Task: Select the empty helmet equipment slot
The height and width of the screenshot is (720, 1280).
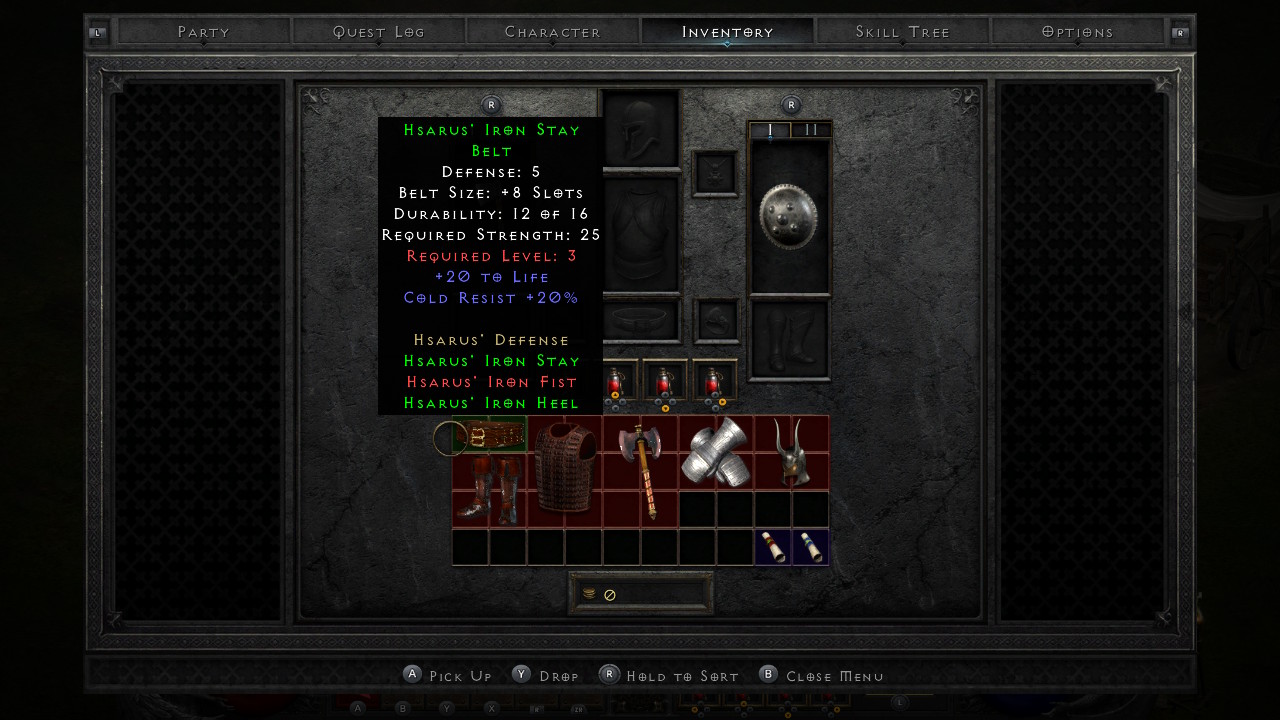Action: 640,130
